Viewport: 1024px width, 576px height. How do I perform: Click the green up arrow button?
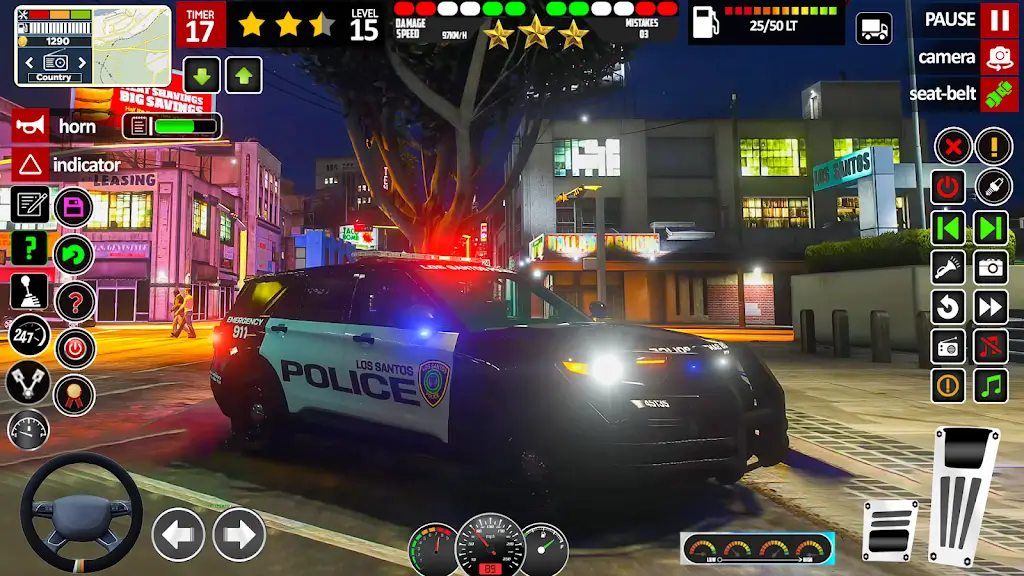pyautogui.click(x=243, y=75)
